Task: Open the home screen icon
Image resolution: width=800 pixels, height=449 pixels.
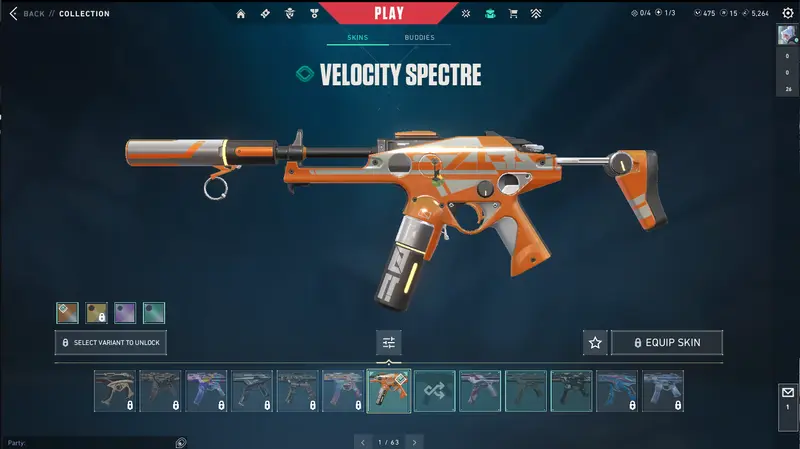Action: tap(241, 14)
